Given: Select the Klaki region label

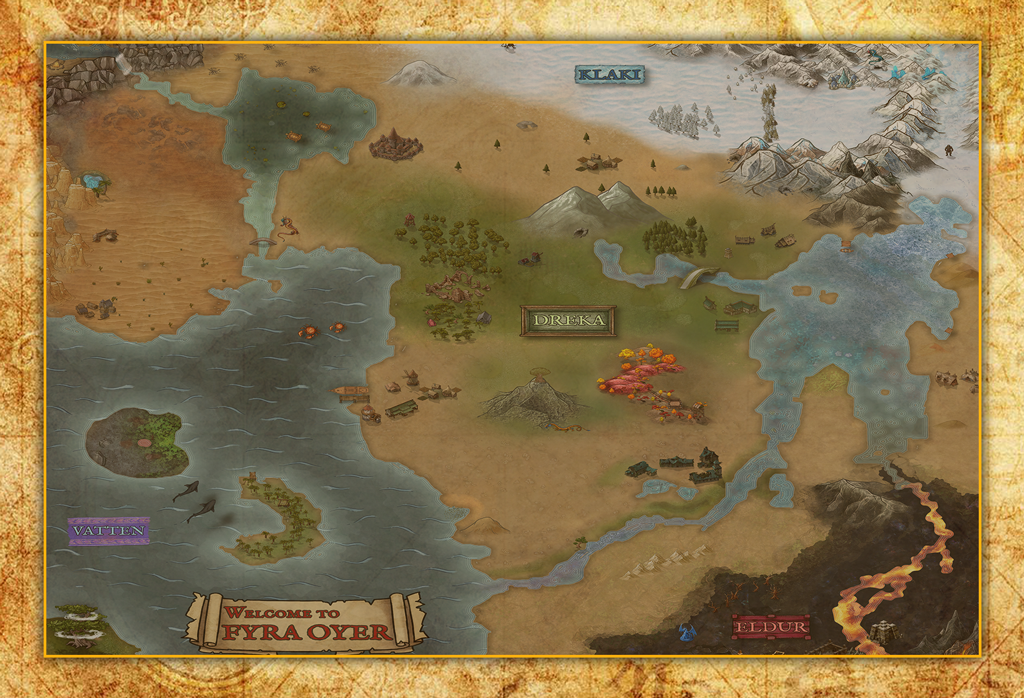Looking at the screenshot, I should coord(609,74).
